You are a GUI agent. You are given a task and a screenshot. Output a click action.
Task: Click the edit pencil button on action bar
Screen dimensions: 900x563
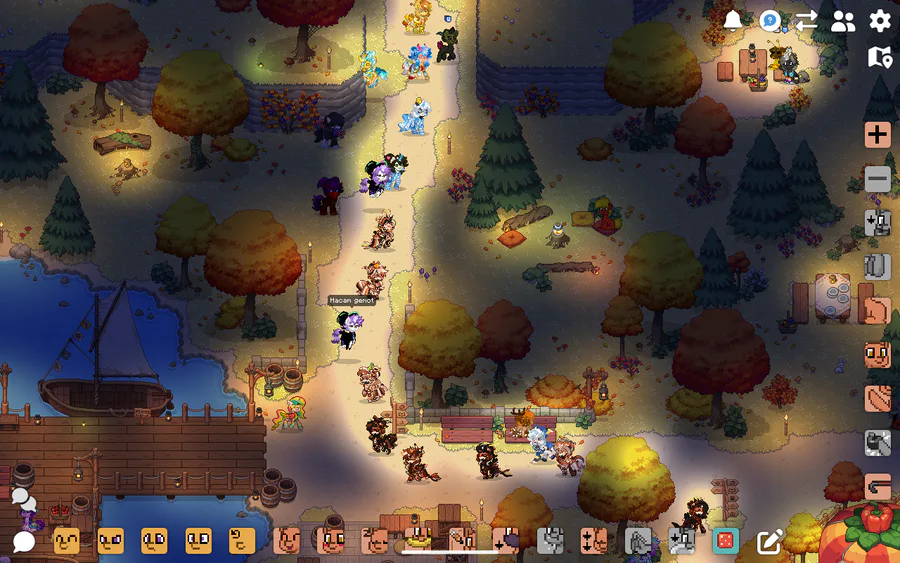[769, 542]
